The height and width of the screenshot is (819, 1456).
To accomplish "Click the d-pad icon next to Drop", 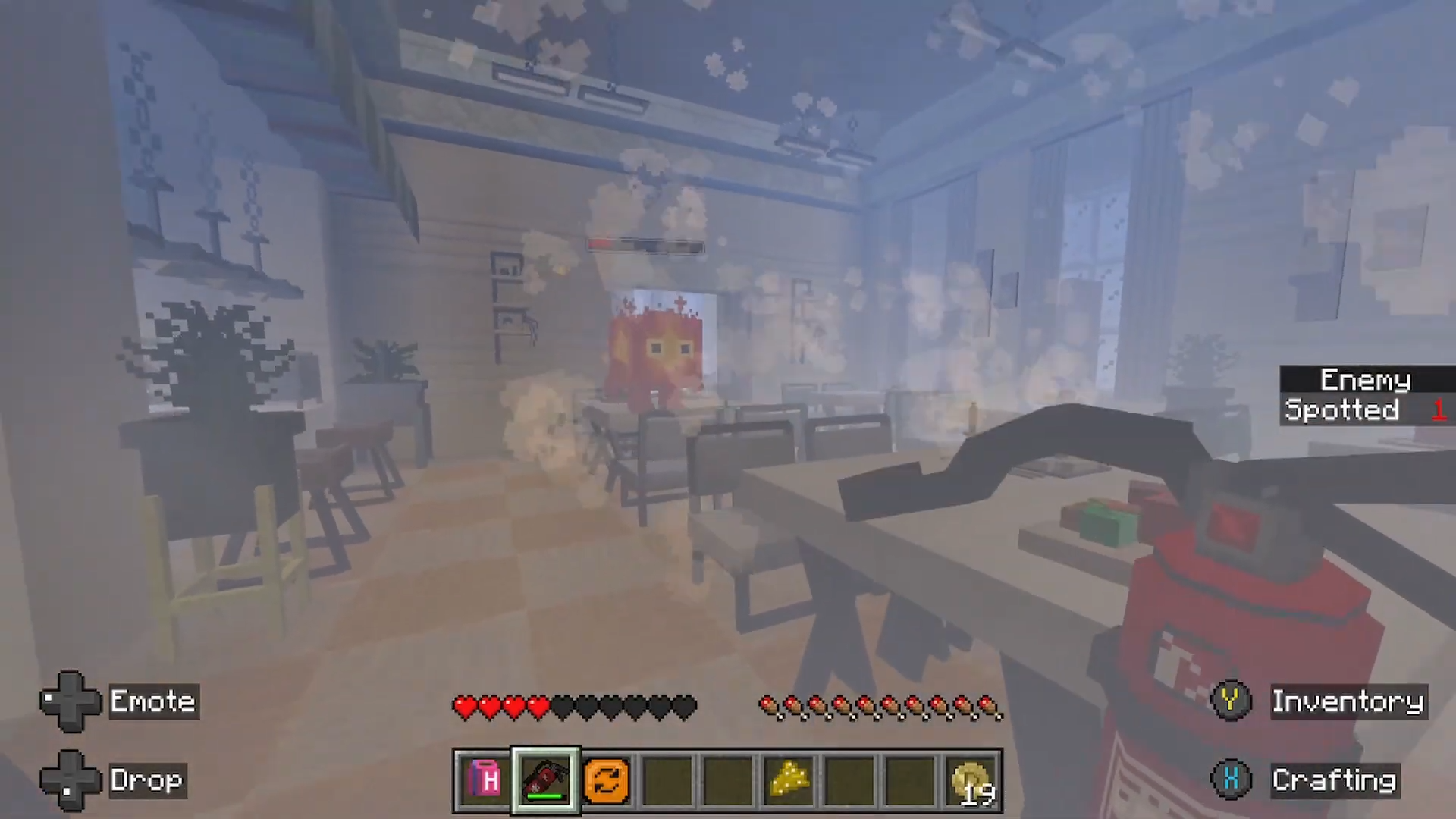I will point(71,780).
